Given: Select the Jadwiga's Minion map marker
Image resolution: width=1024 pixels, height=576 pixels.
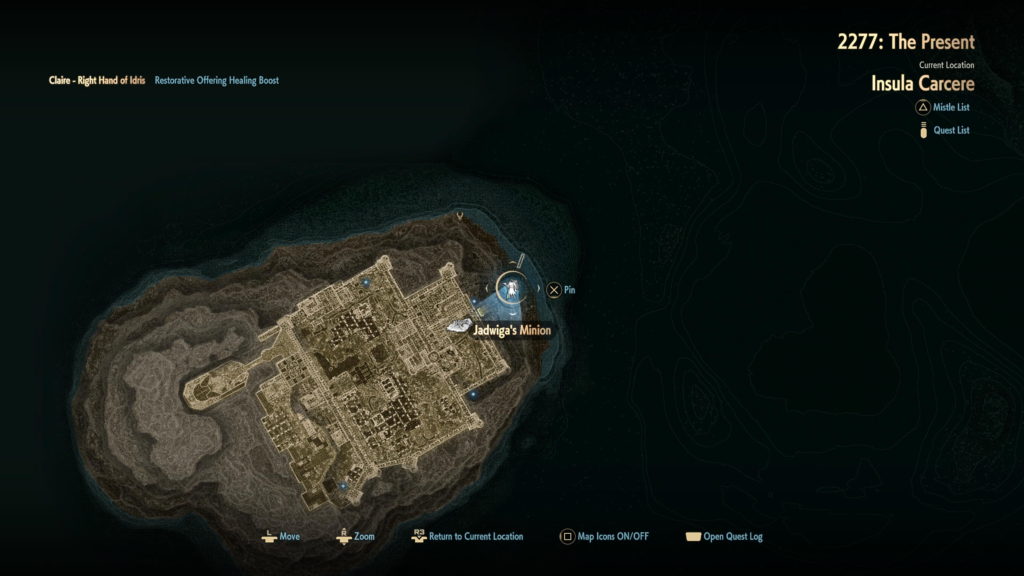Looking at the screenshot, I should point(460,326).
